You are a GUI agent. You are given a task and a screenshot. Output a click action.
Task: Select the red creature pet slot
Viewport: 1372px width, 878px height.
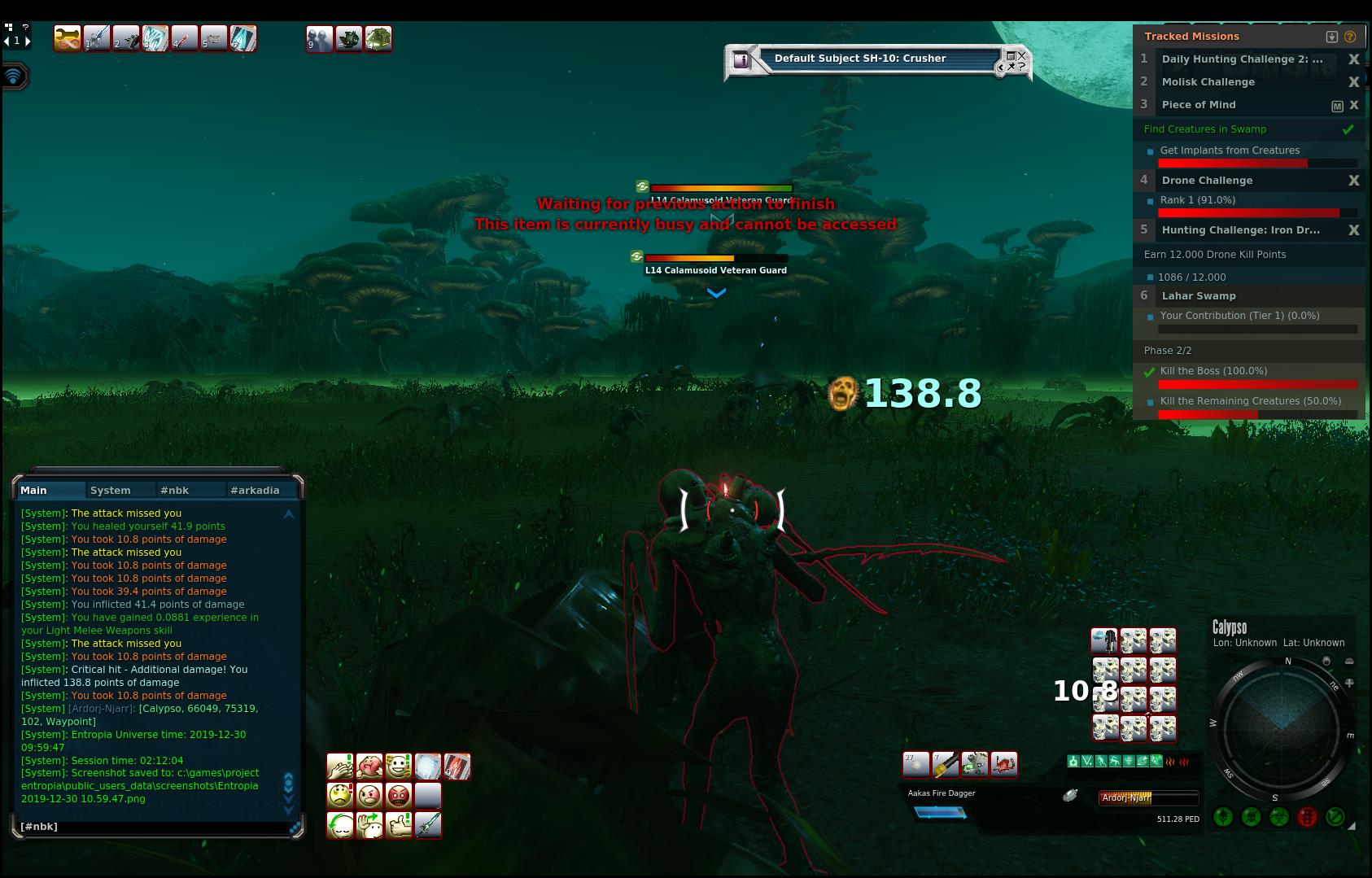[1004, 764]
